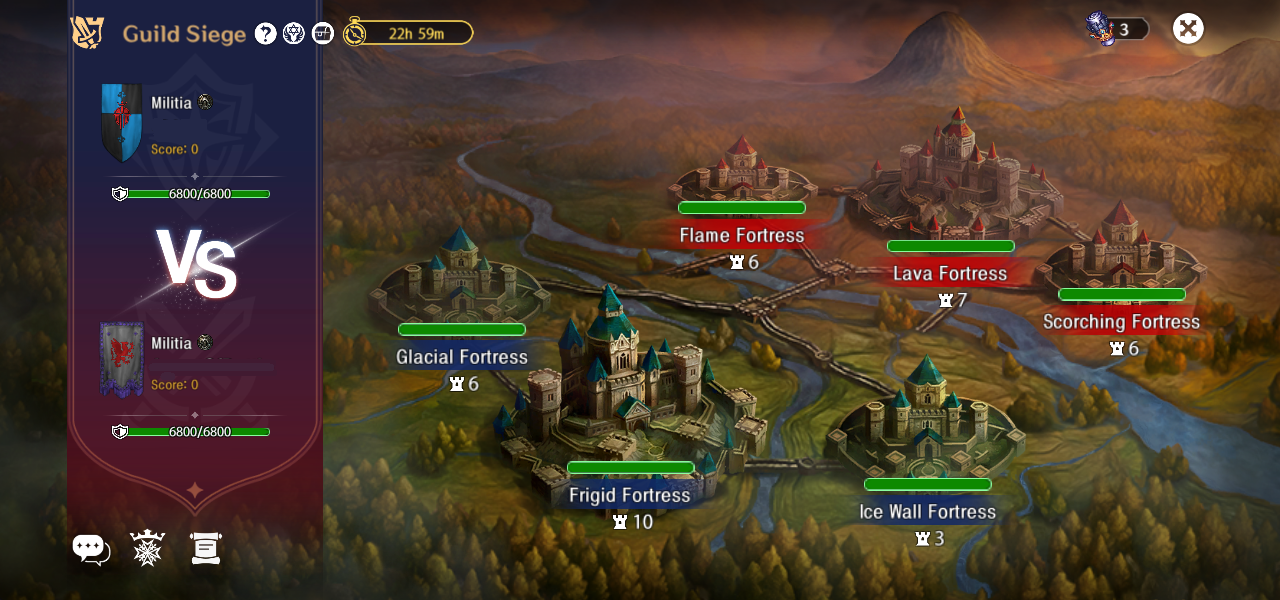View the red dragon guild banner

[121, 360]
